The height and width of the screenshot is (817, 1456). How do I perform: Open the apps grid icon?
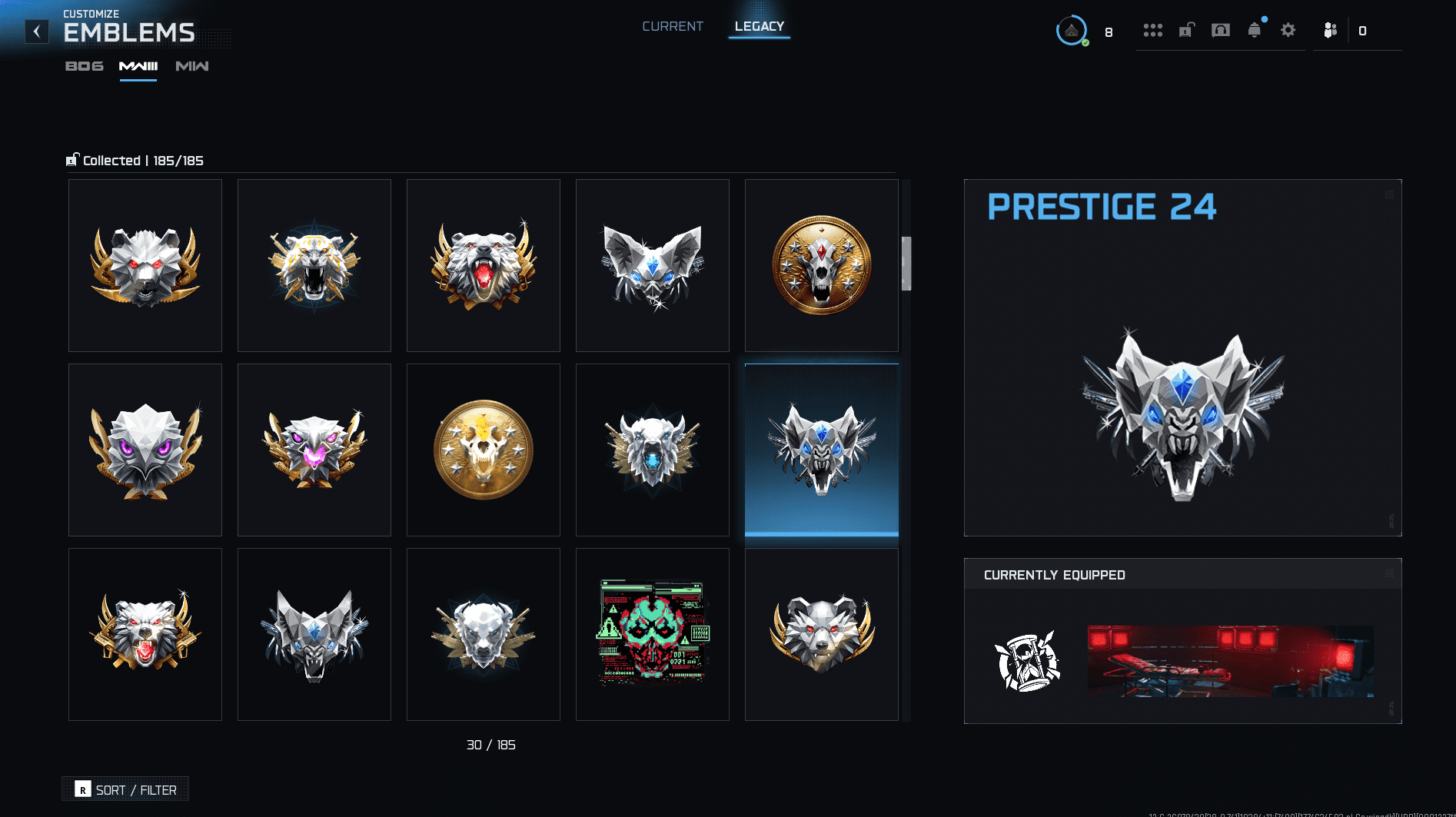pyautogui.click(x=1153, y=31)
